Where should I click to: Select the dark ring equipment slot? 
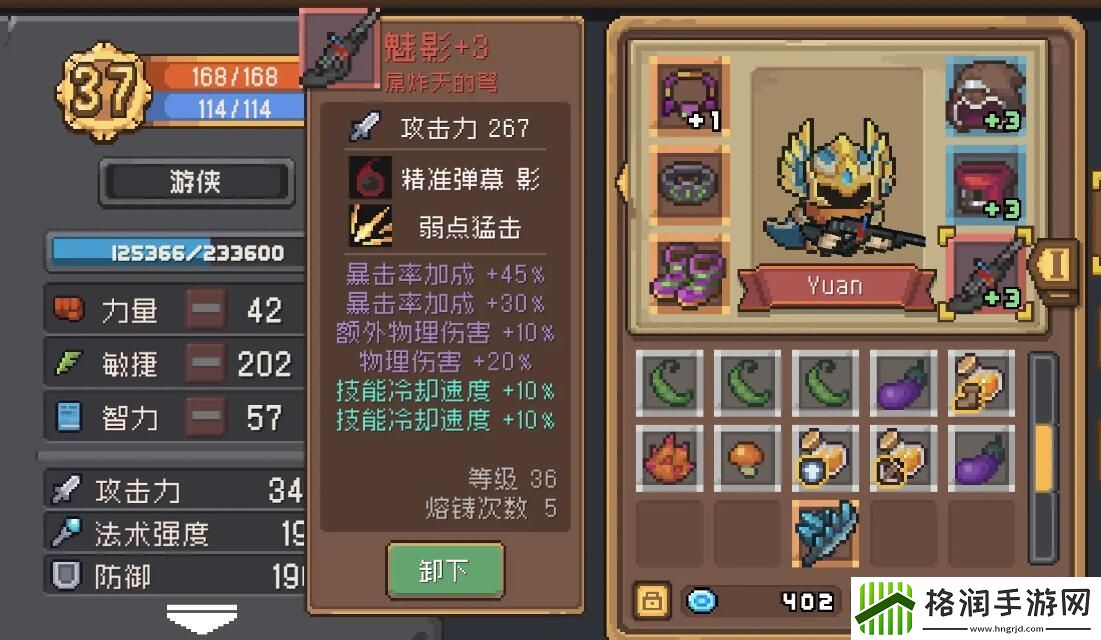tap(689, 183)
